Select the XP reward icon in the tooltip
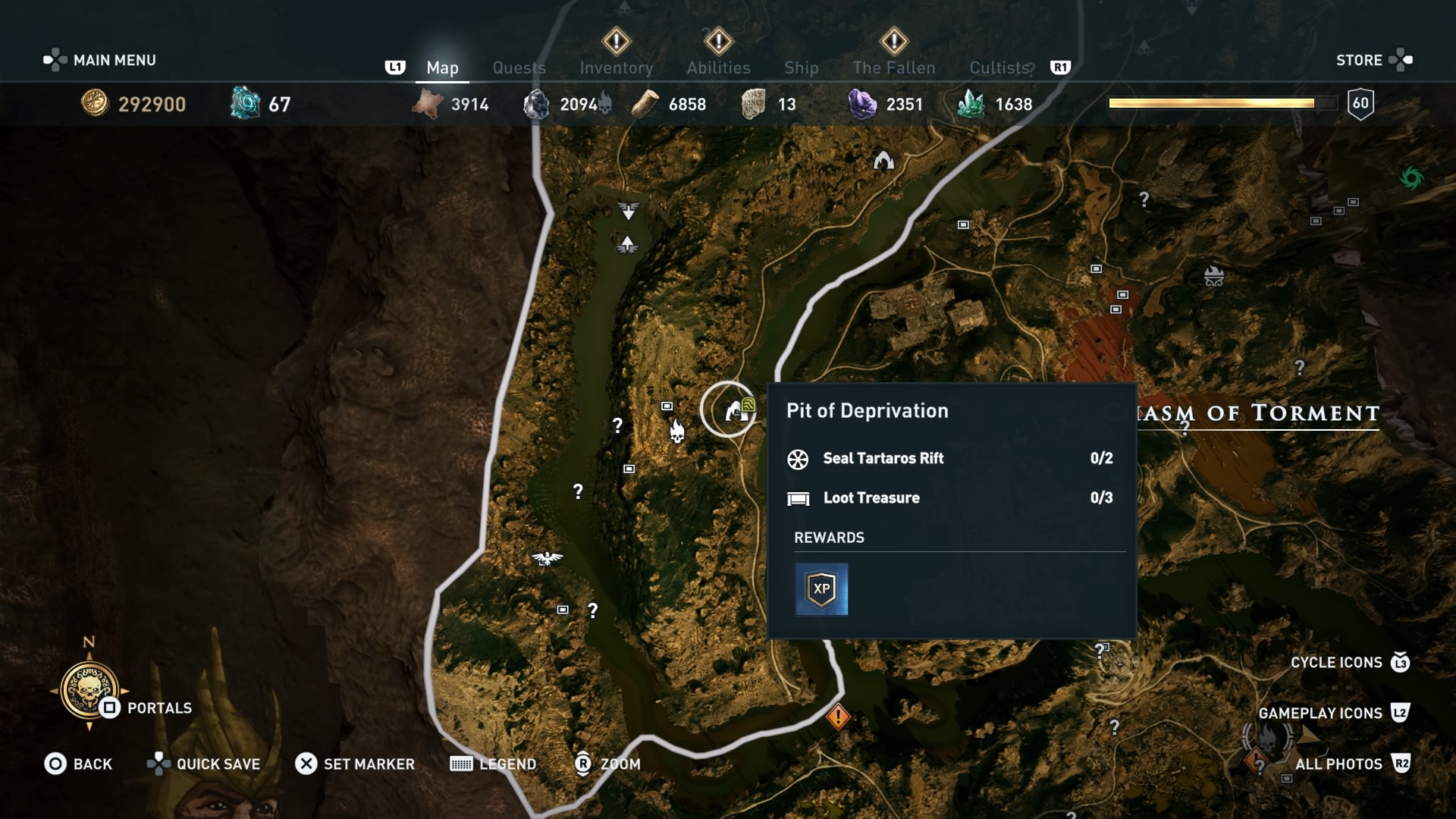 (821, 588)
